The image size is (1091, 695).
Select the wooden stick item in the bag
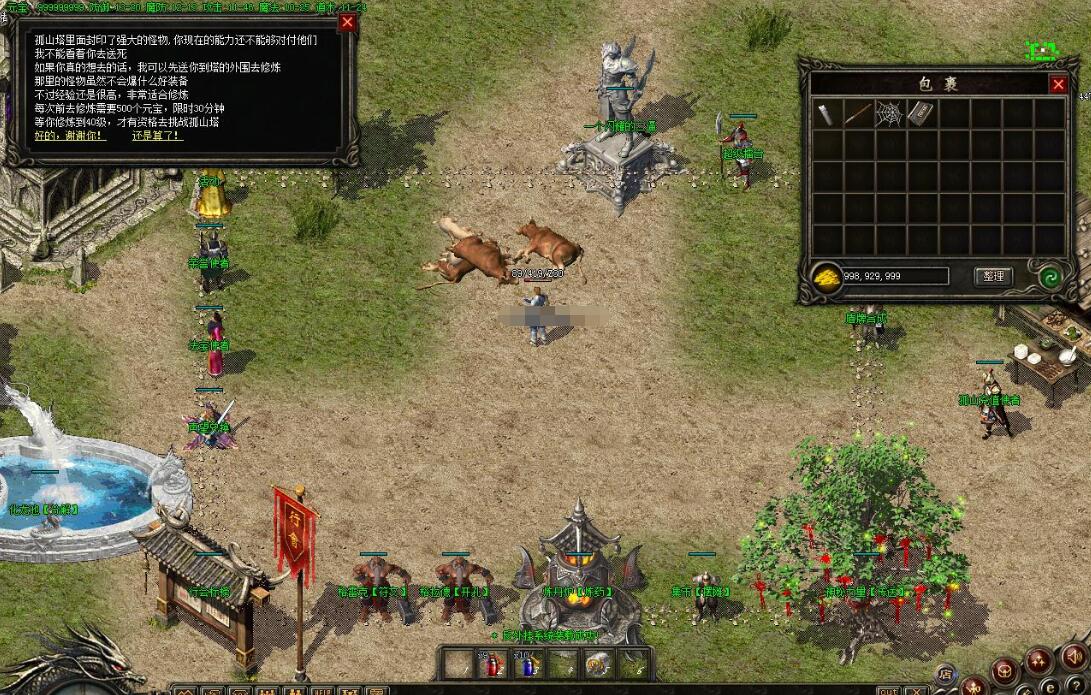point(857,113)
